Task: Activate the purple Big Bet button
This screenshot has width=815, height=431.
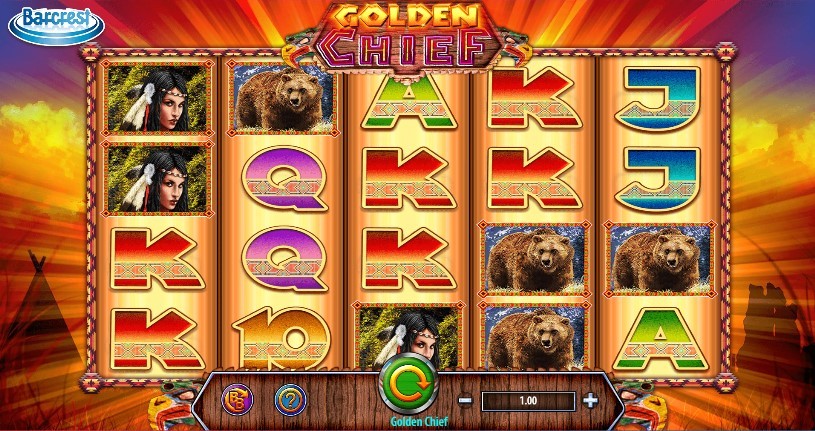Action: point(237,400)
